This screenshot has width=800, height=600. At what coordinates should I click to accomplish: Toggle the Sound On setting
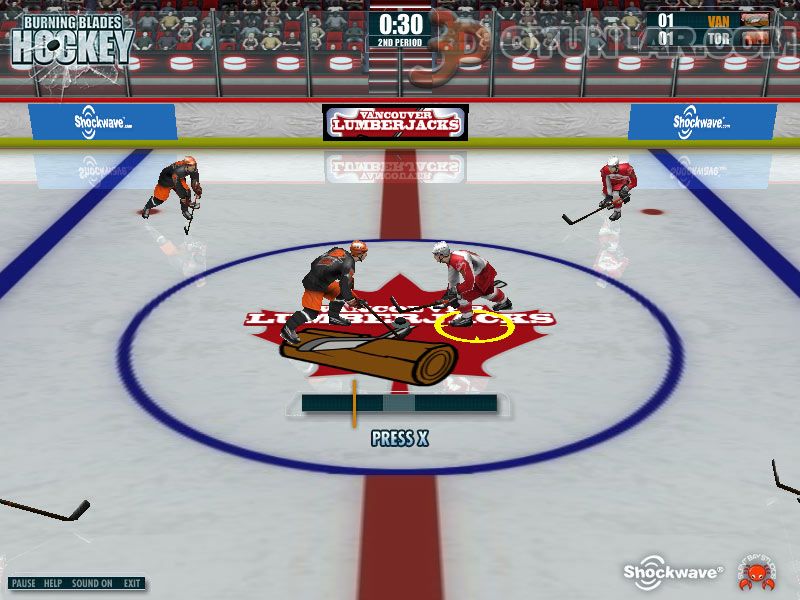tap(92, 583)
